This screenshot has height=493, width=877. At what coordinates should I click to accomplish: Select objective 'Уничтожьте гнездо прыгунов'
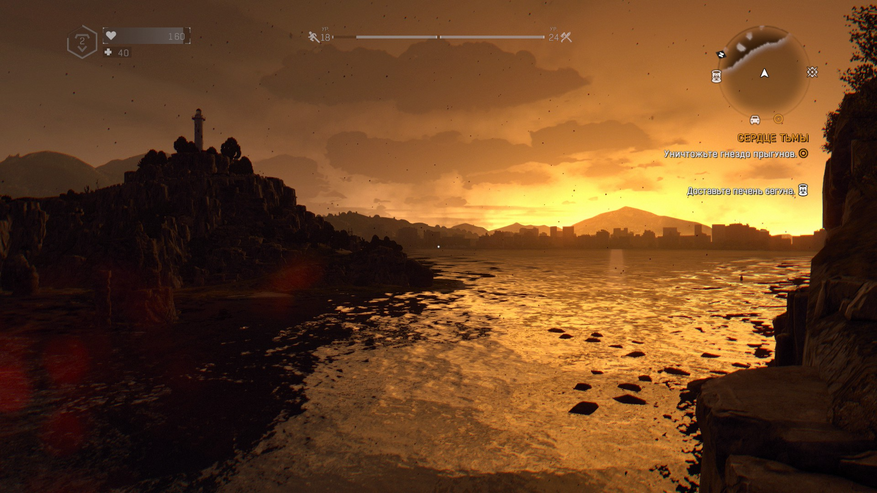[x=730, y=154]
